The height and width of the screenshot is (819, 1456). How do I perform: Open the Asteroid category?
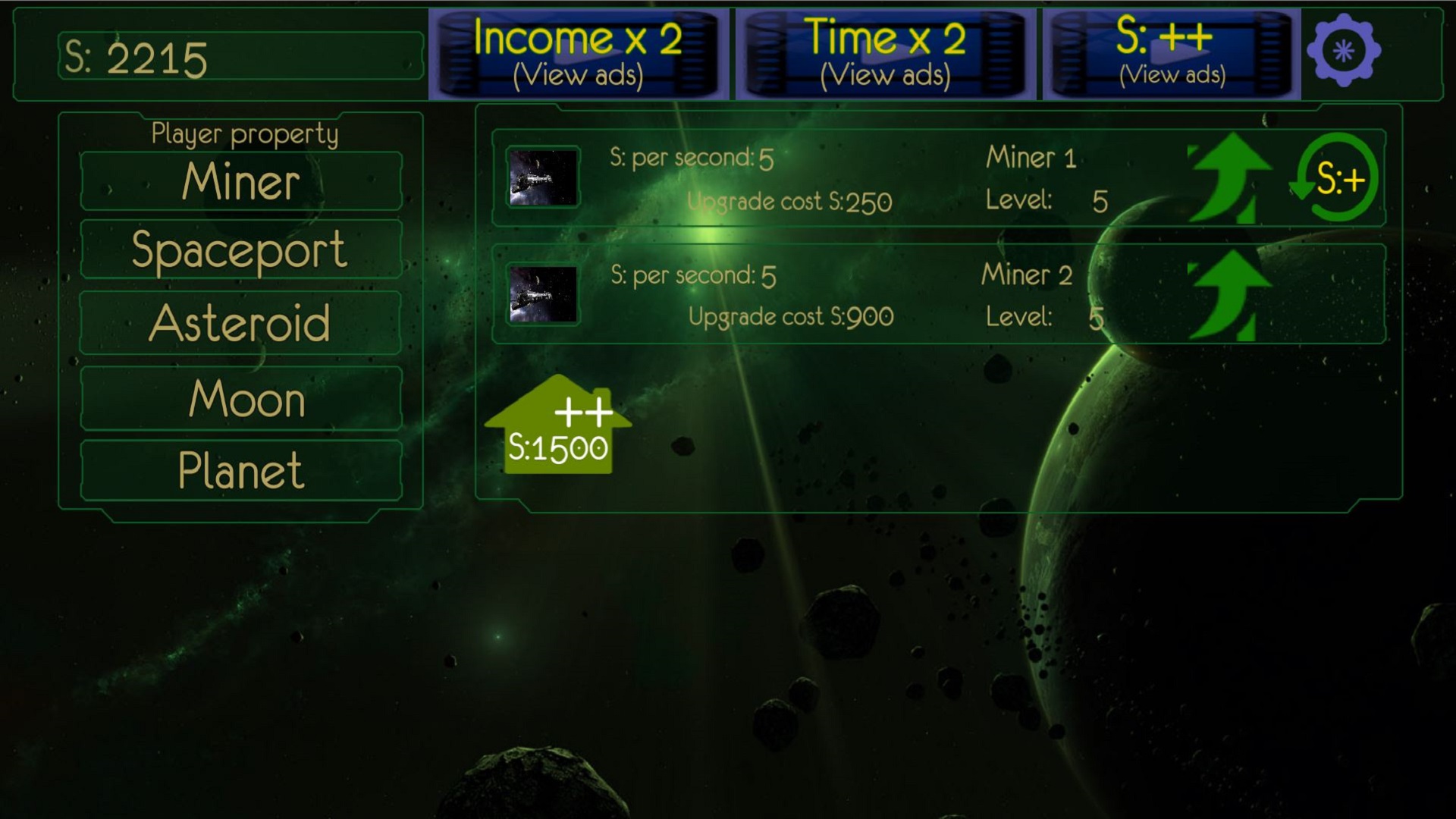pyautogui.click(x=240, y=323)
